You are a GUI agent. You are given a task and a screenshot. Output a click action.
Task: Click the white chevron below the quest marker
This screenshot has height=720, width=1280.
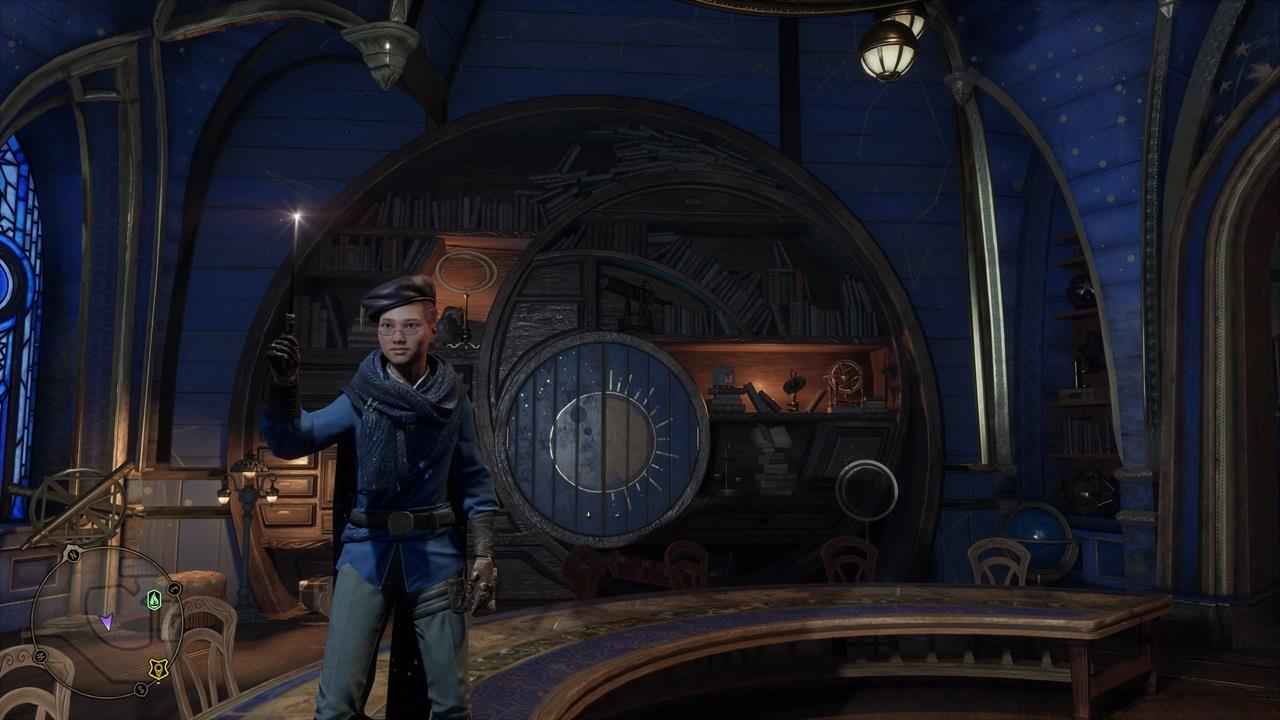(158, 682)
